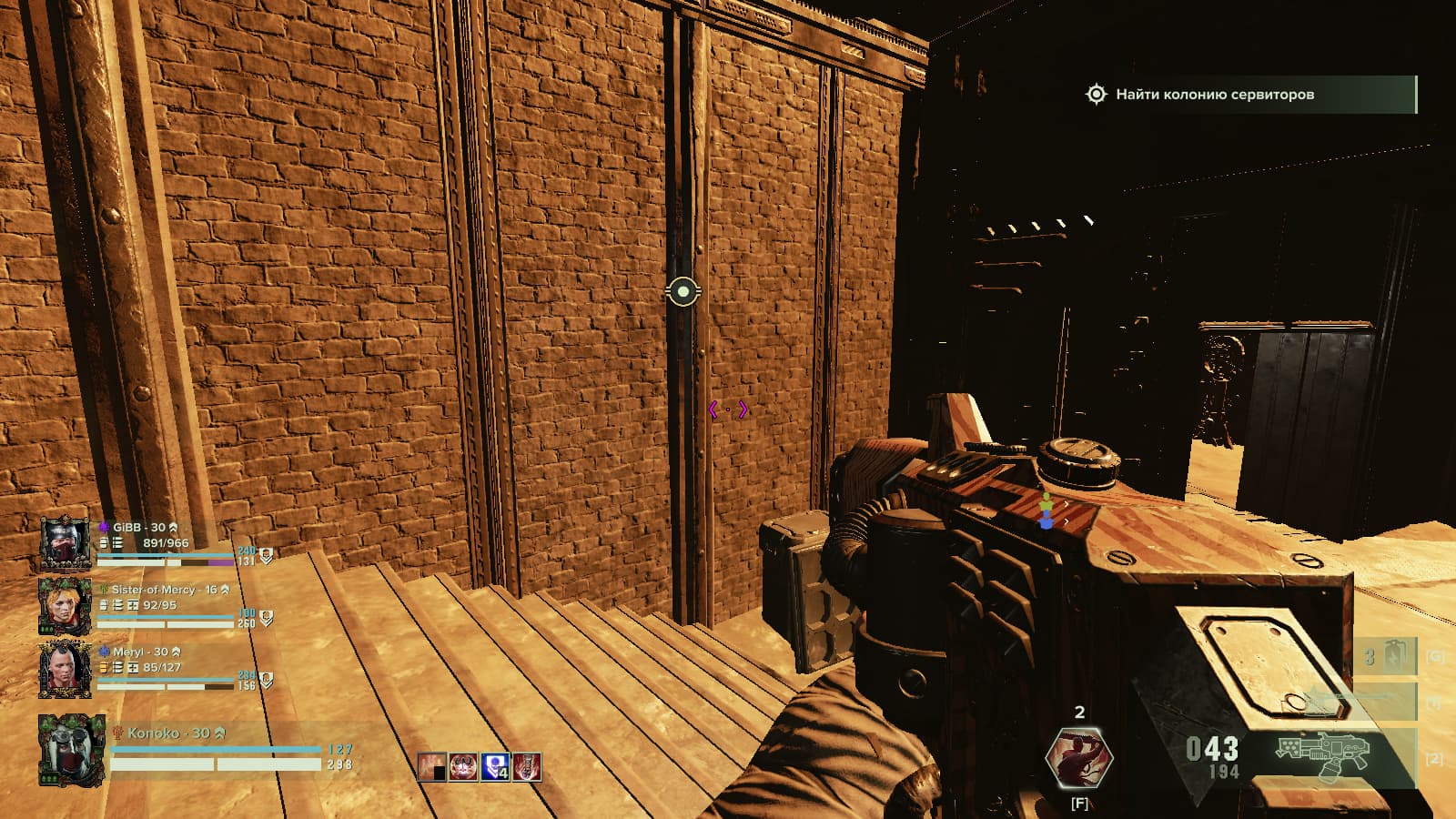Click the 'Найти колонию сервиторов' objective tracker
1456x819 pixels.
tap(1247, 95)
